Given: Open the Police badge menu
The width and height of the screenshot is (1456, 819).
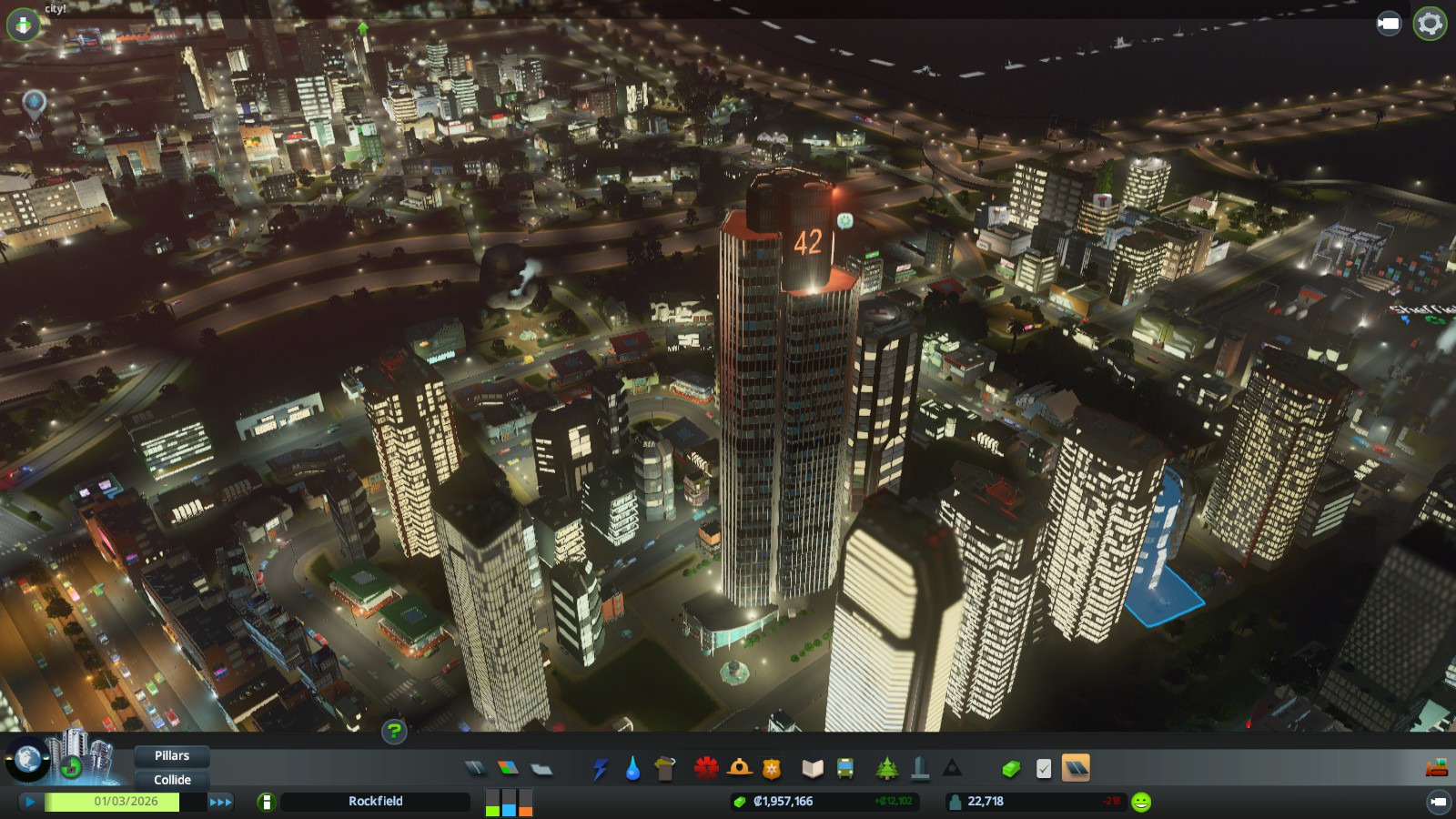Looking at the screenshot, I should click(x=772, y=769).
